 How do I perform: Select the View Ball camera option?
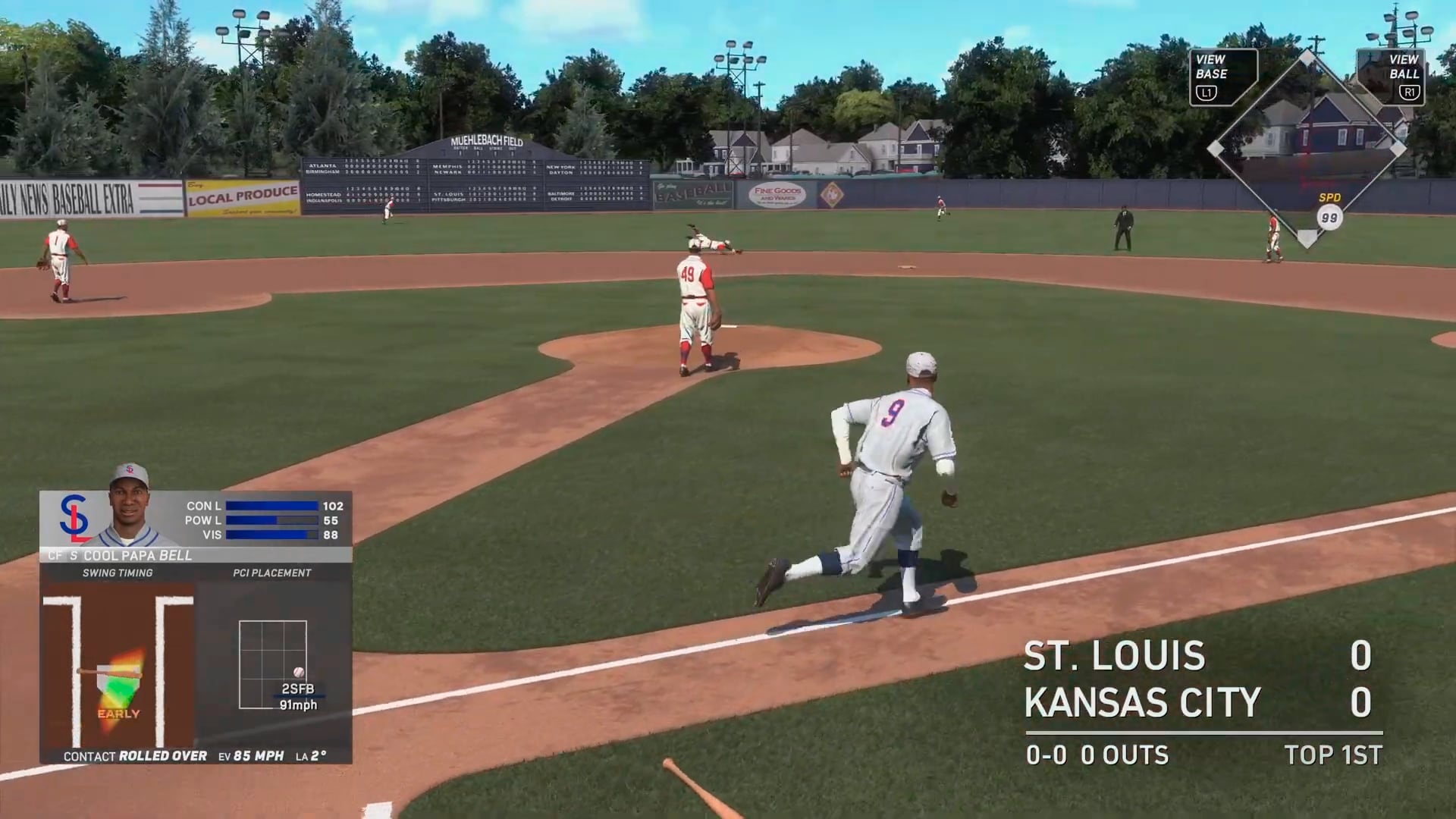[1392, 77]
